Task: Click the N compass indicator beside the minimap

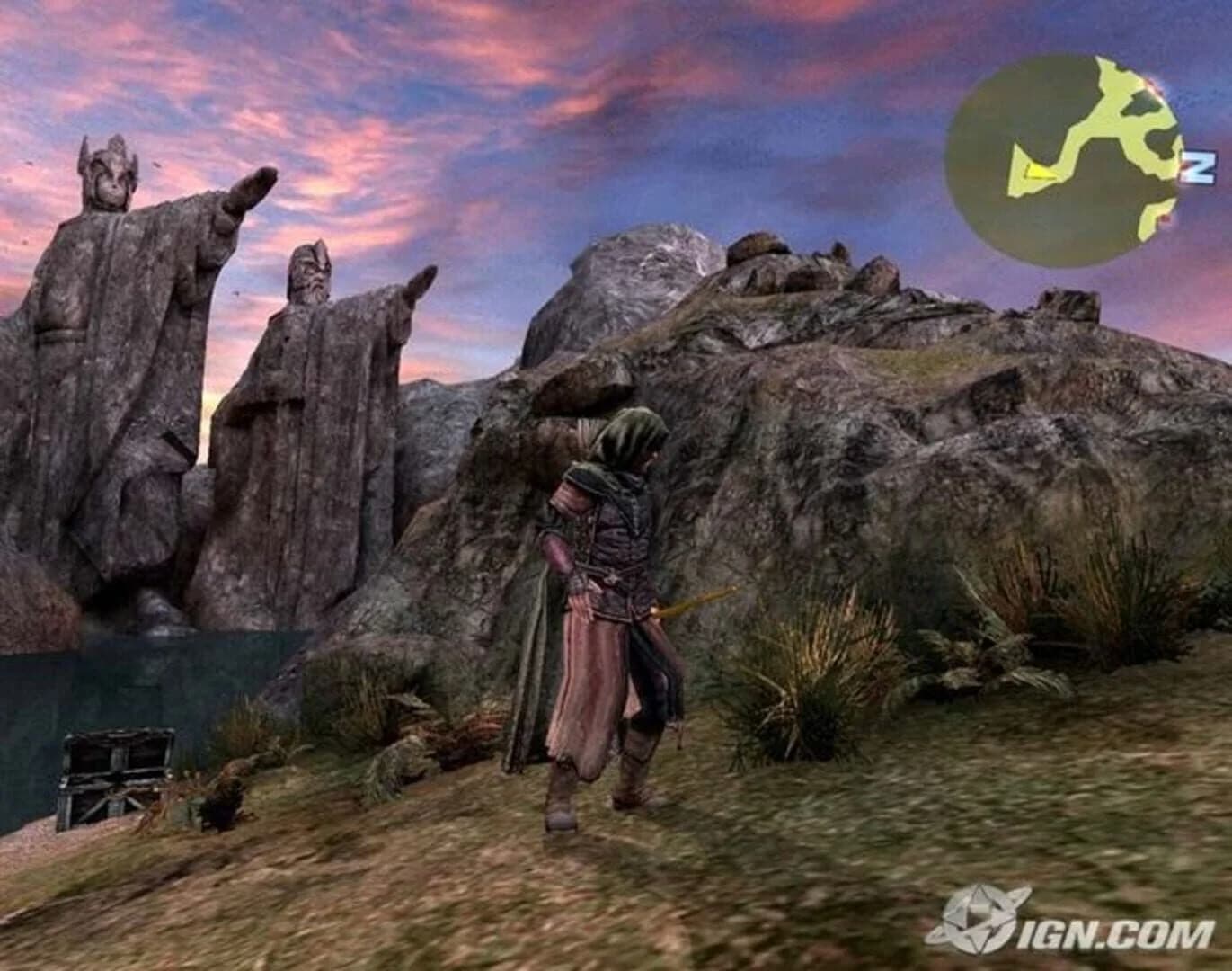Action: 1198,167
